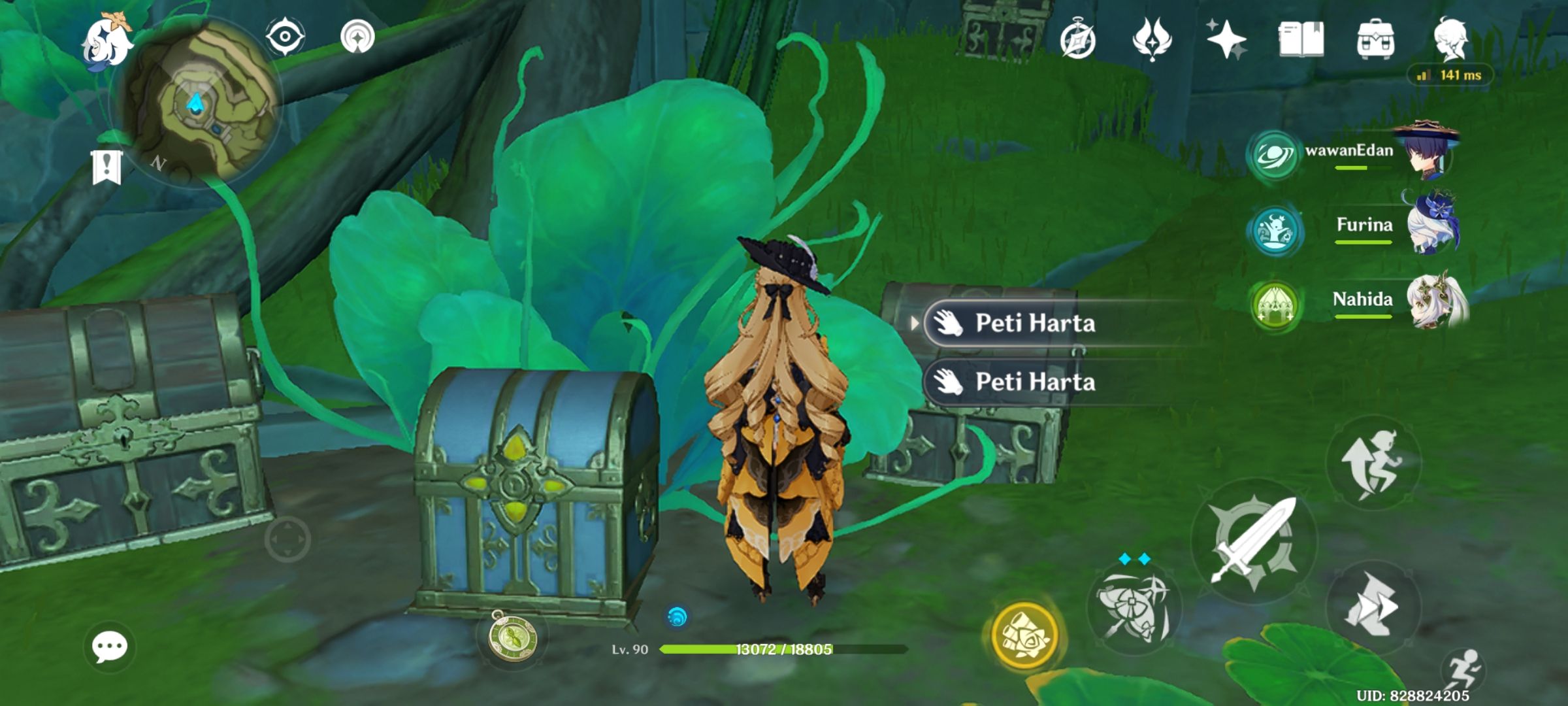Cast the yellow rose Elemental Burst
Screen dimensions: 1568x706
click(1024, 634)
